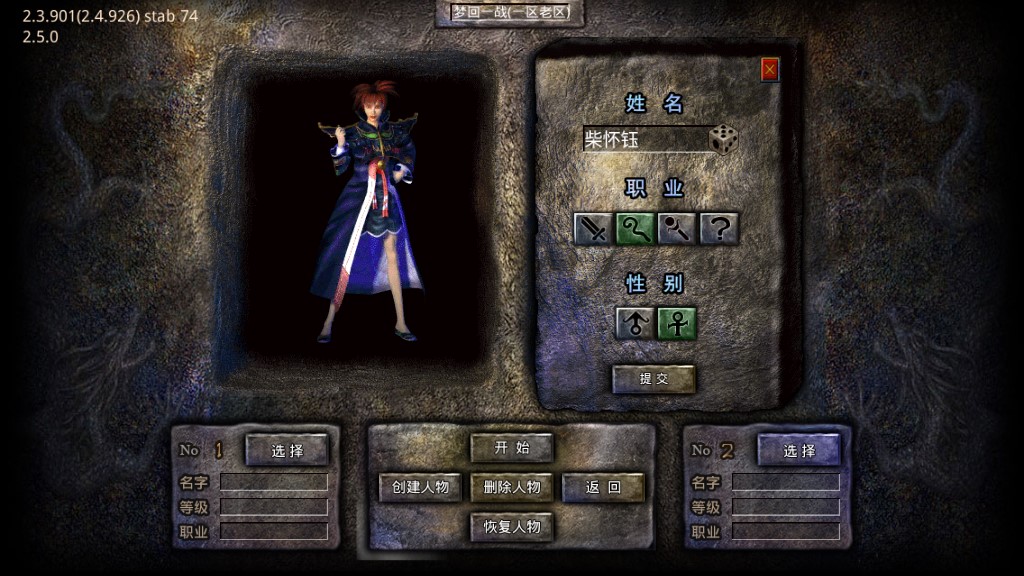Select character slot No 2 with 选择
This screenshot has width=1024, height=576.
pos(799,450)
